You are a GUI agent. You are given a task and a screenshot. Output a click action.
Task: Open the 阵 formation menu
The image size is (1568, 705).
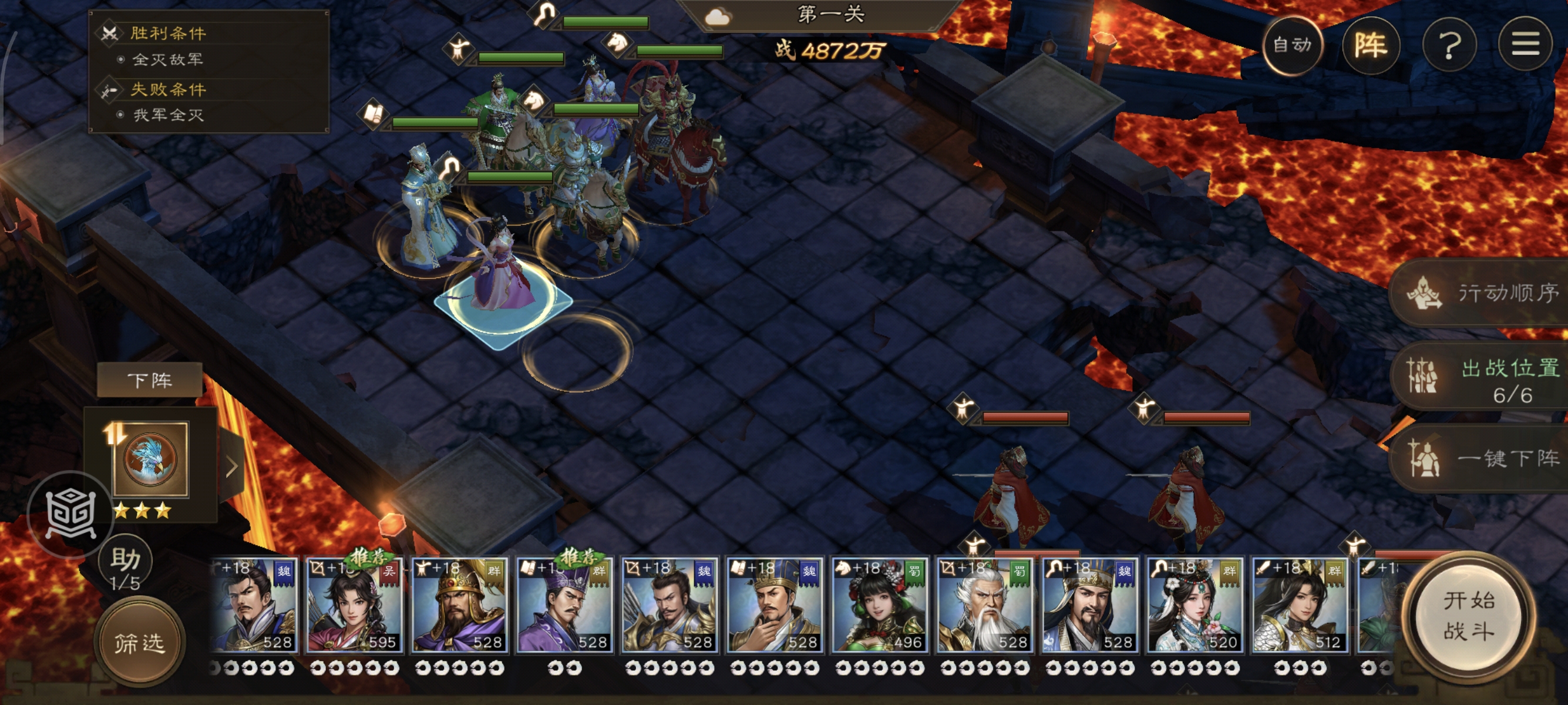[x=1370, y=45]
